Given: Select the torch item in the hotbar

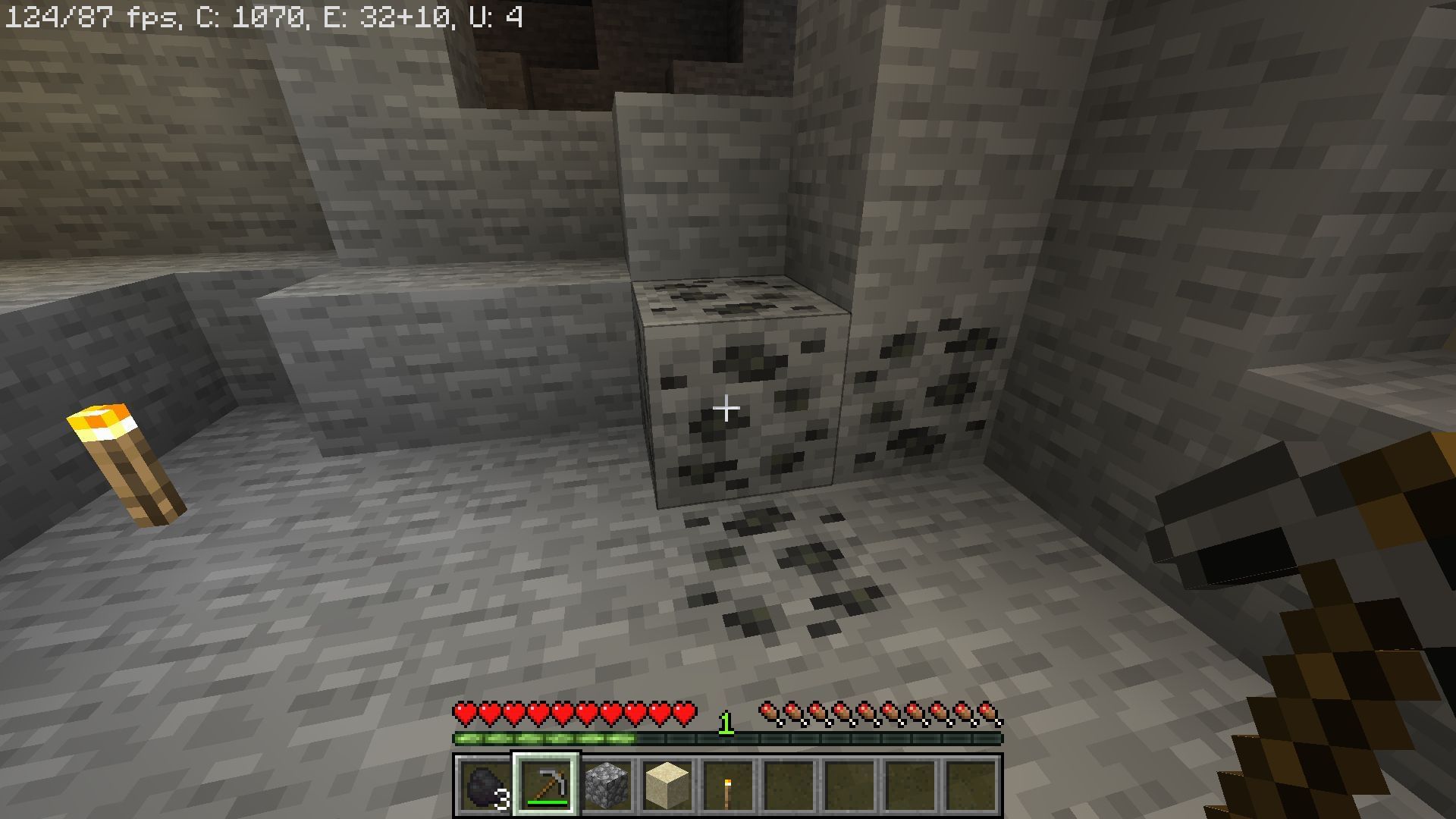Looking at the screenshot, I should click(726, 786).
